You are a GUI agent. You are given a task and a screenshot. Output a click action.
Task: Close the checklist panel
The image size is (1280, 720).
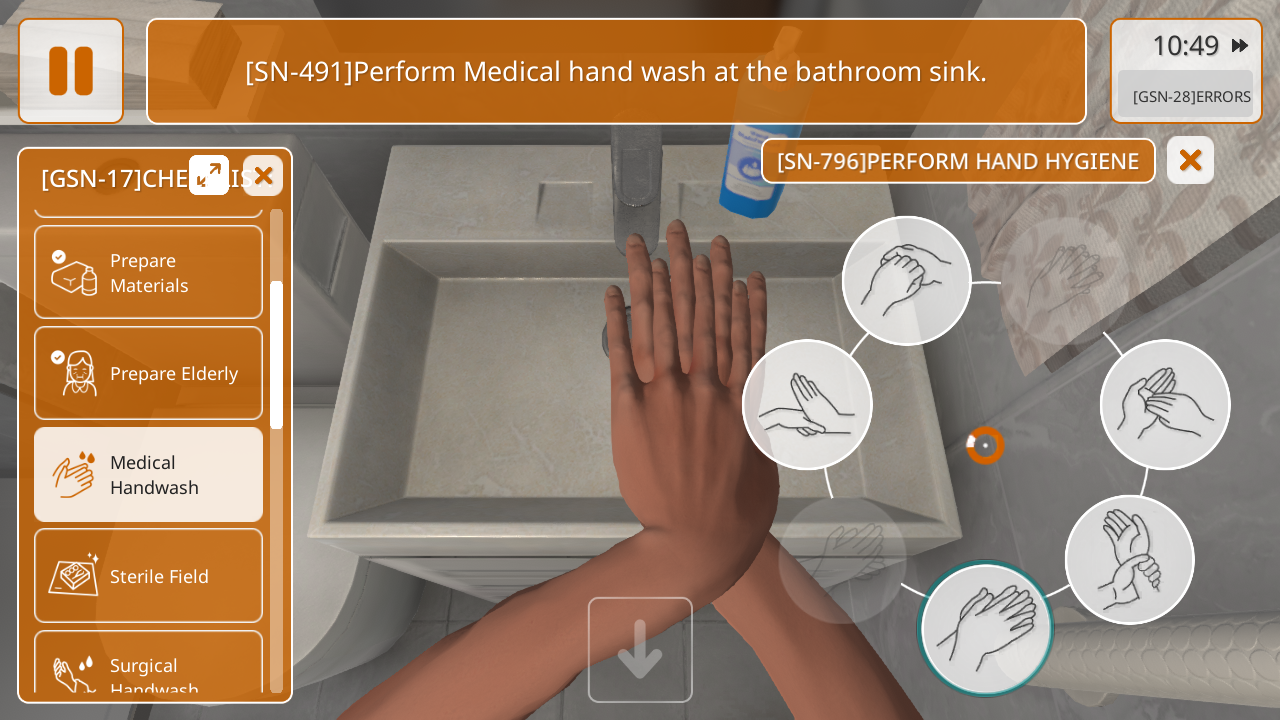pos(263,175)
